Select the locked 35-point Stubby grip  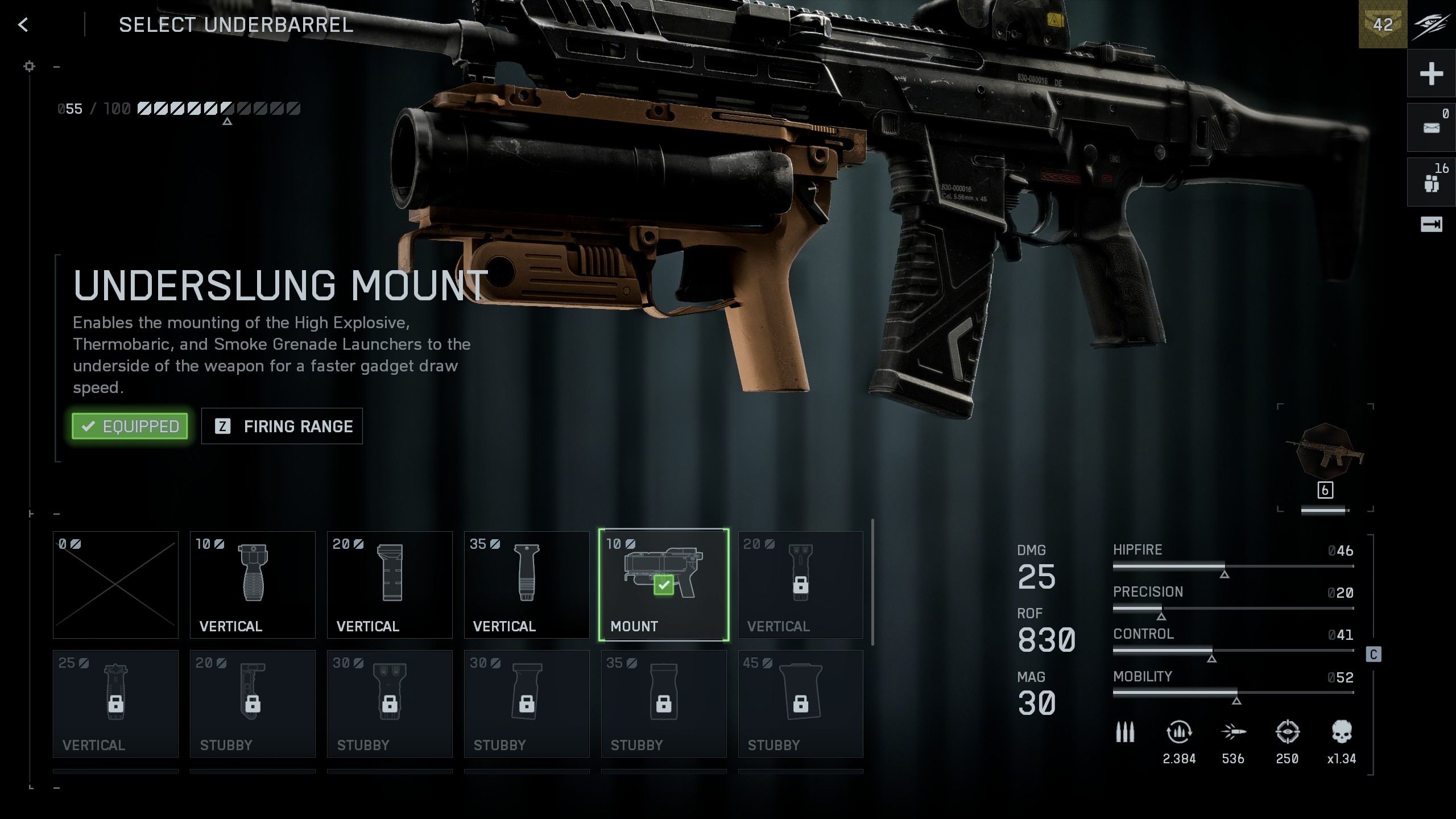point(664,704)
